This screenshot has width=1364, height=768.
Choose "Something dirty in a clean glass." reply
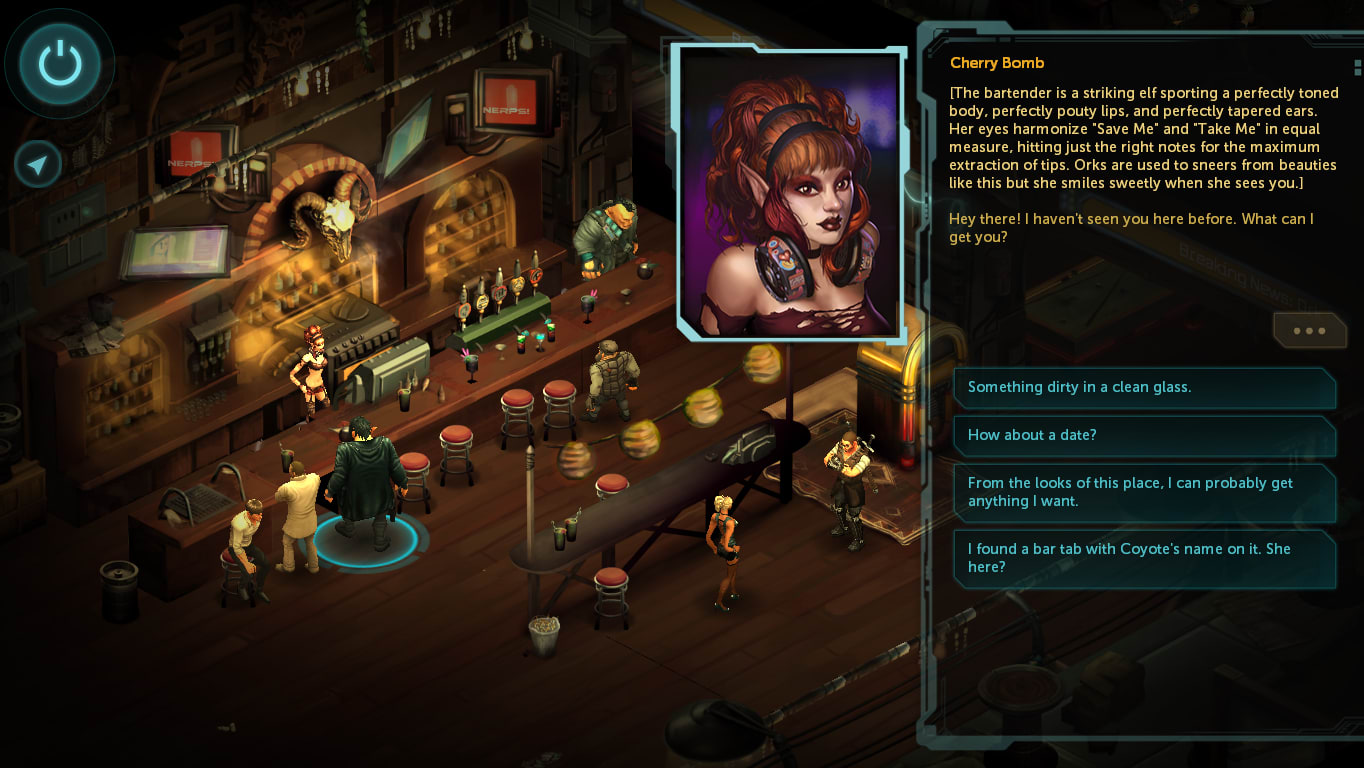[x=1144, y=387]
